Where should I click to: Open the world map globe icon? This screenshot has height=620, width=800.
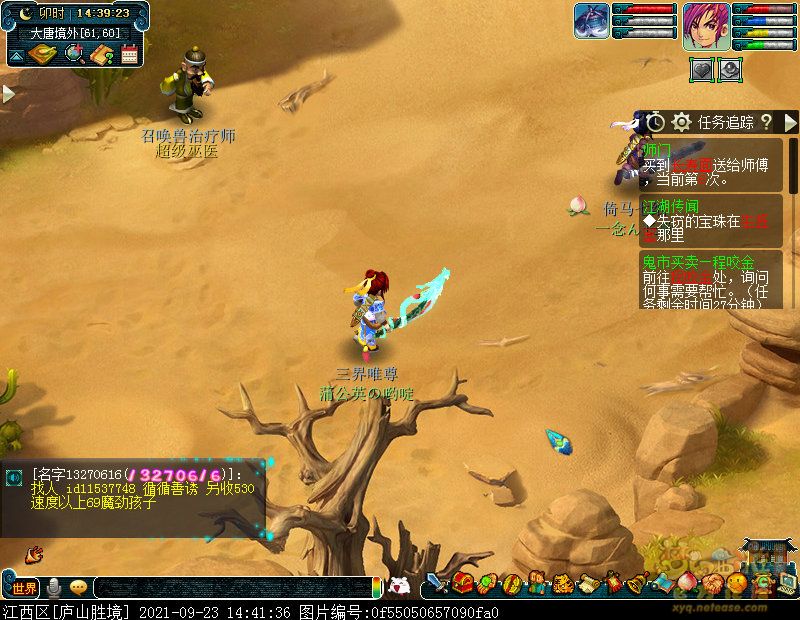click(x=73, y=54)
